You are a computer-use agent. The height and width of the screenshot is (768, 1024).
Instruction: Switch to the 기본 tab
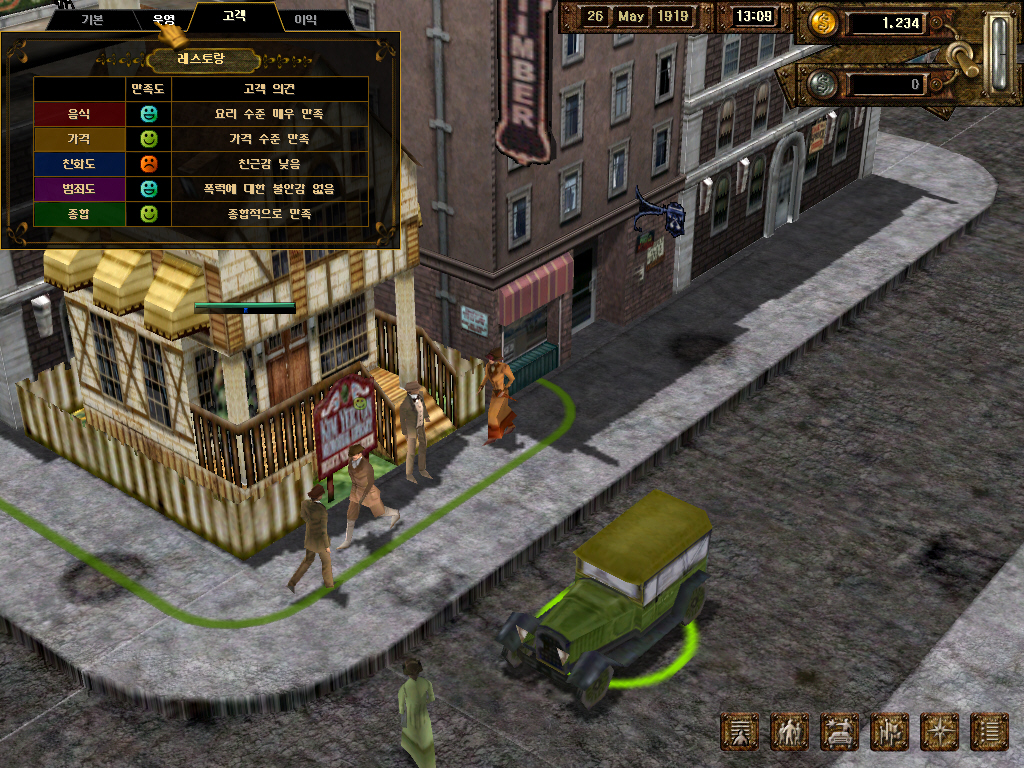[92, 19]
